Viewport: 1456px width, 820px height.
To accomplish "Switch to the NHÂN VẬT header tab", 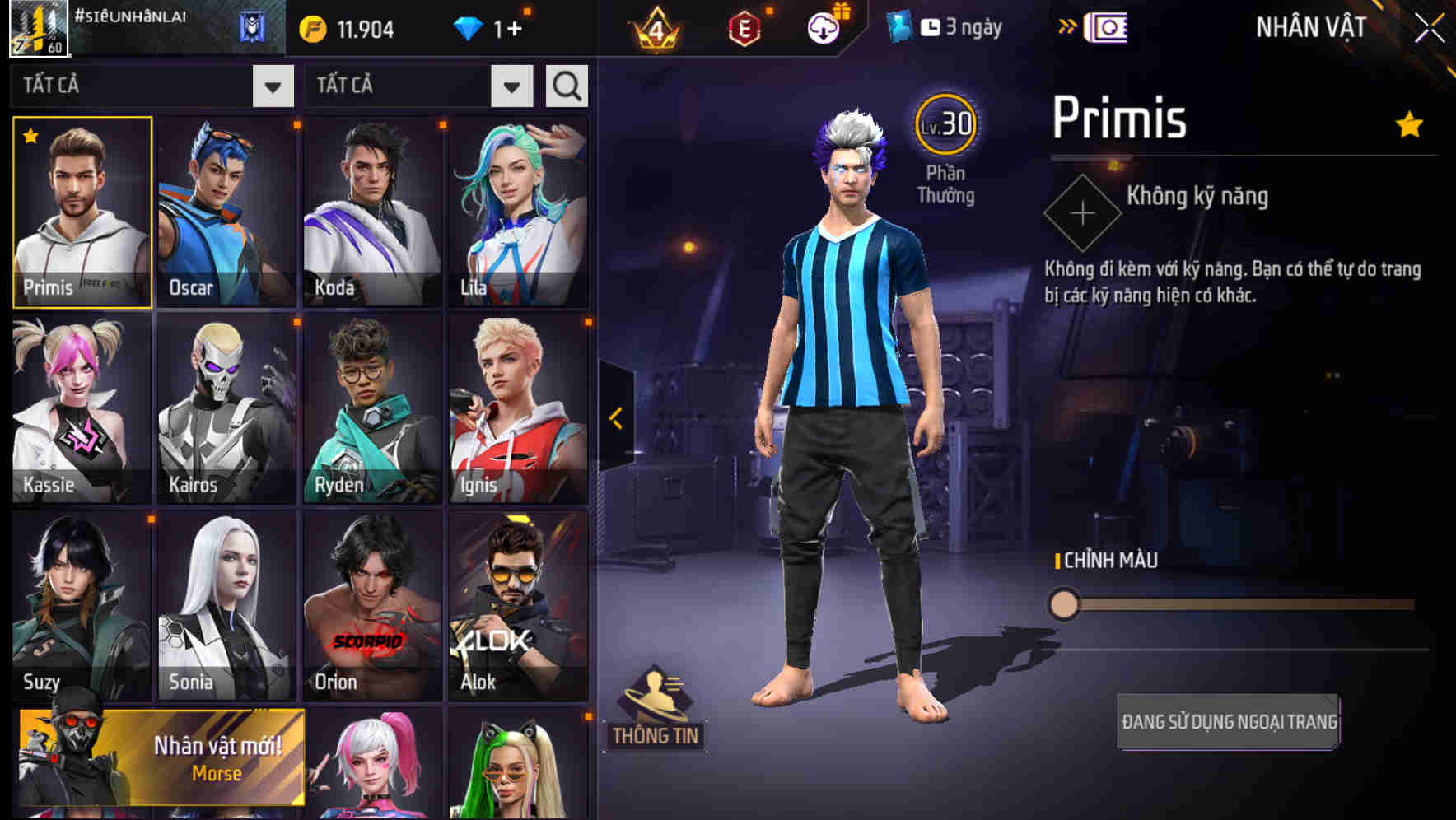I will (1309, 27).
